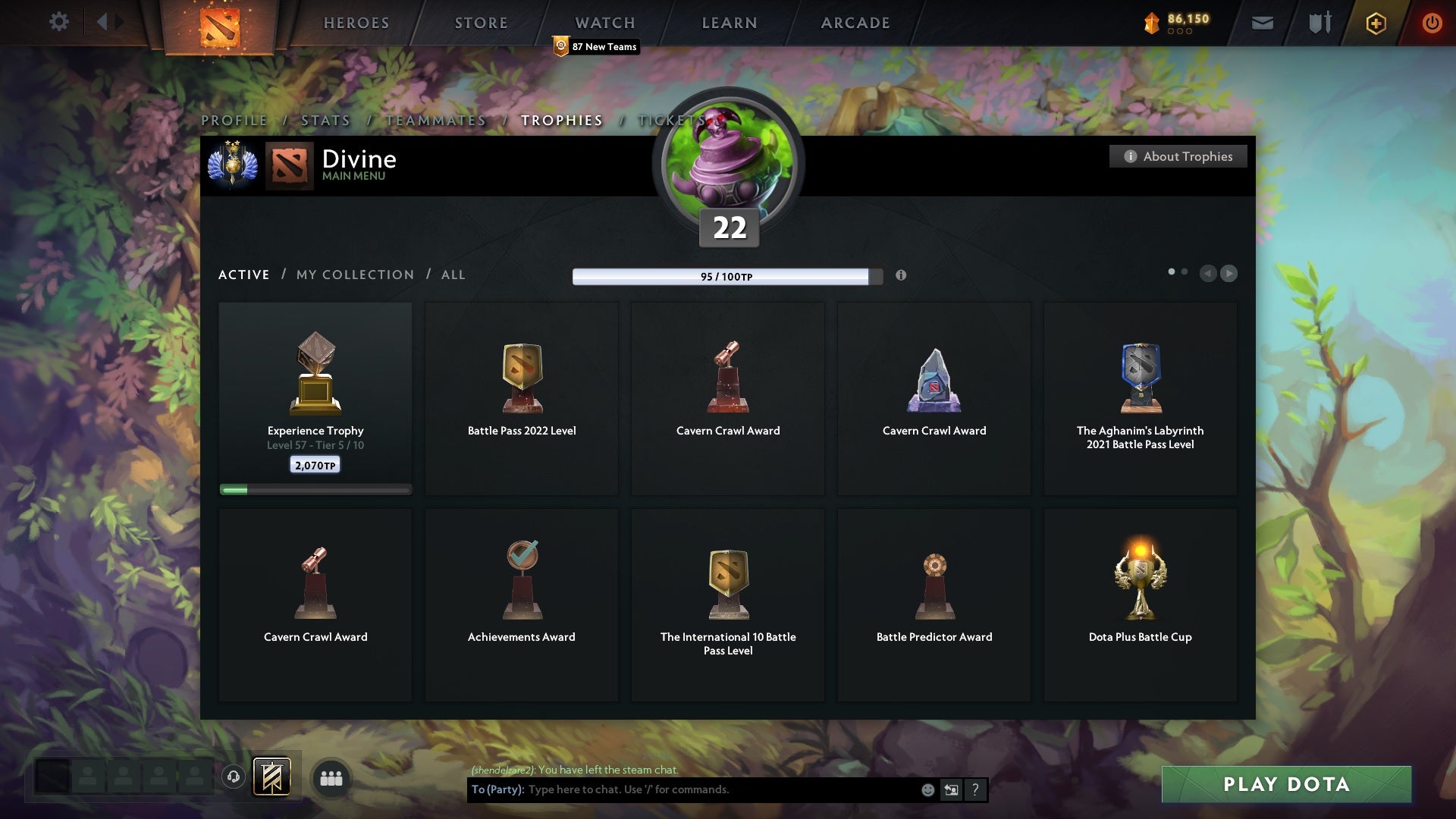The height and width of the screenshot is (819, 1456).
Task: Click the right arrow to view next trophies page
Action: [1228, 274]
